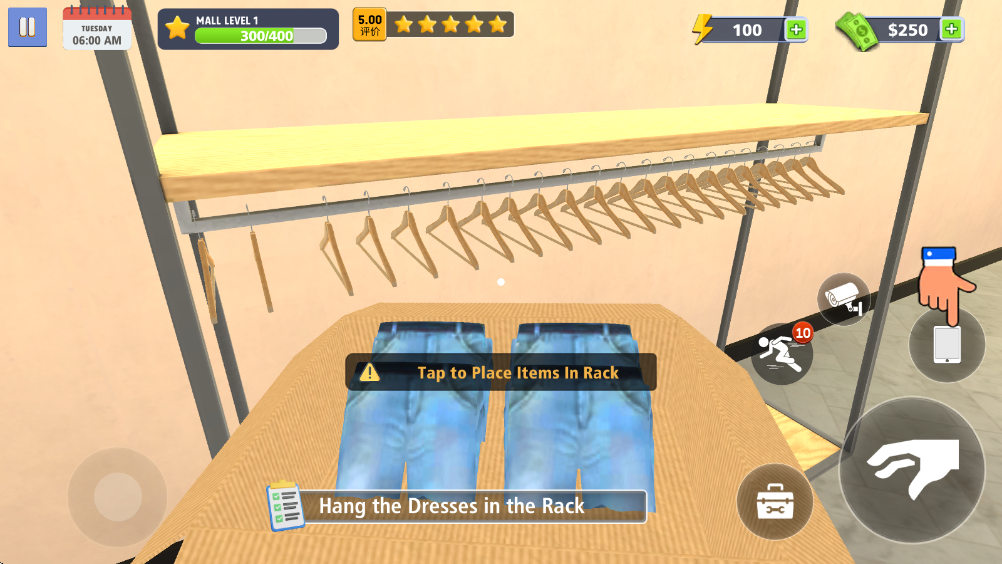1002x564 pixels.
Task: Open the tablet device button
Action: coord(947,345)
